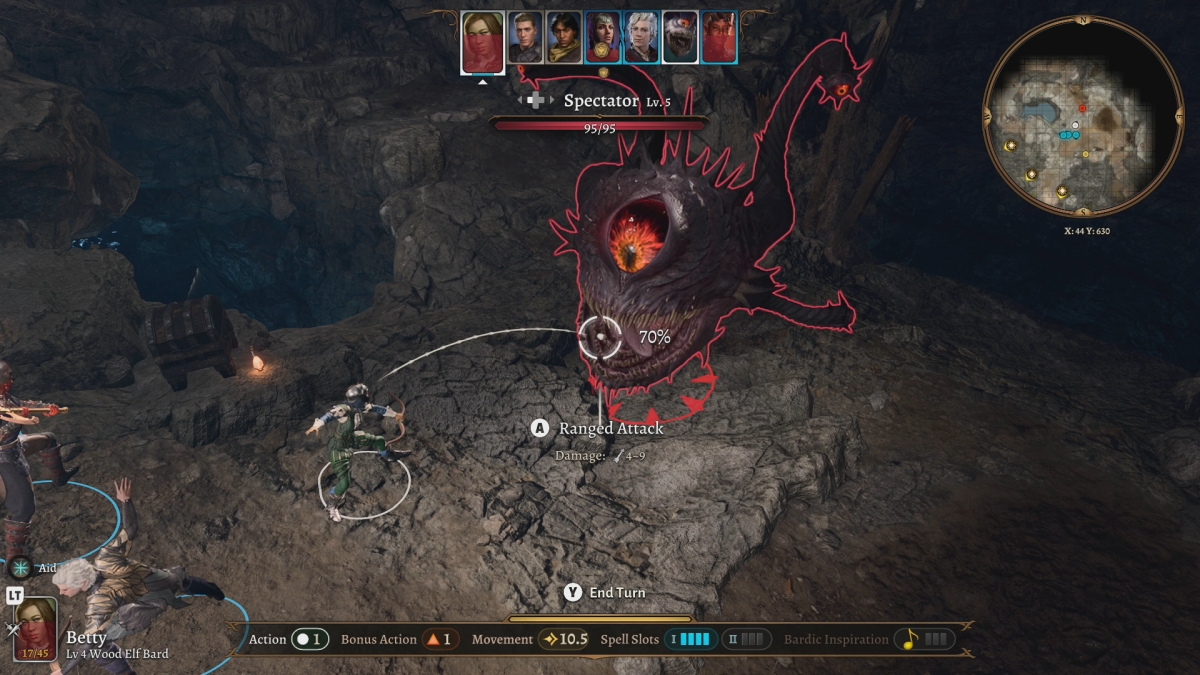Select the Spectator's turn order portrait
1200x675 pixels.
click(680, 38)
